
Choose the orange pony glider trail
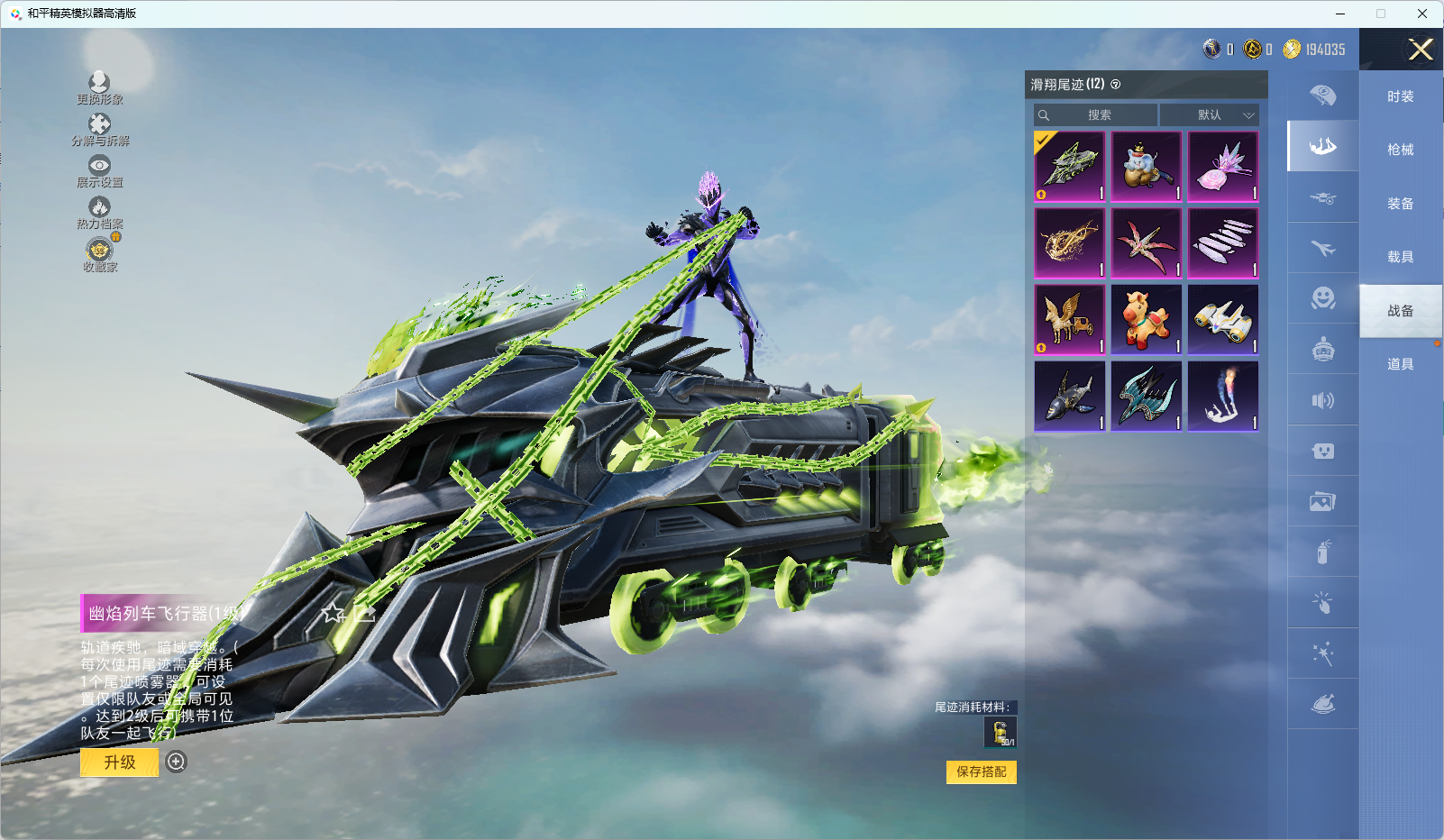point(1146,320)
